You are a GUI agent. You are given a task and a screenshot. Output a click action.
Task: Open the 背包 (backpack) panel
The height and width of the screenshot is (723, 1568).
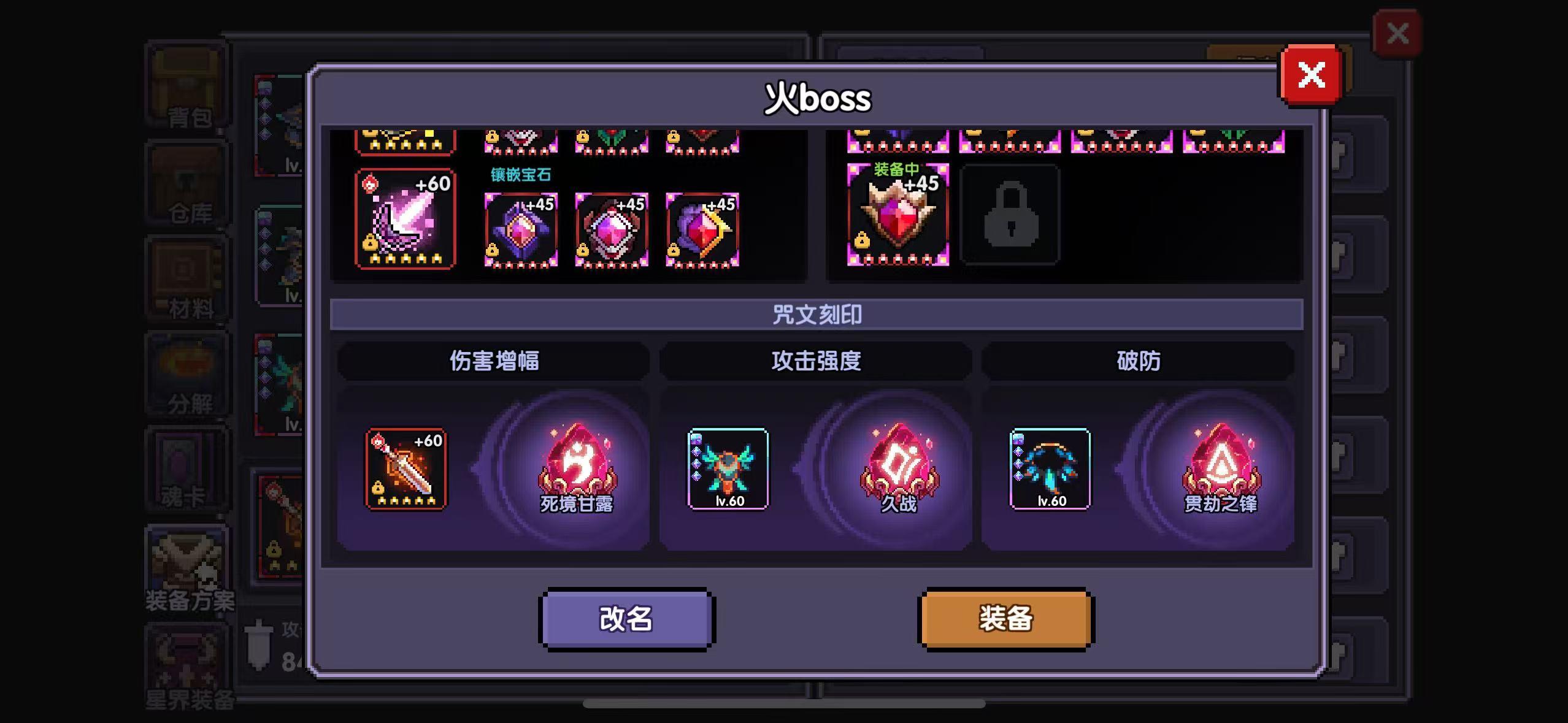[187, 86]
